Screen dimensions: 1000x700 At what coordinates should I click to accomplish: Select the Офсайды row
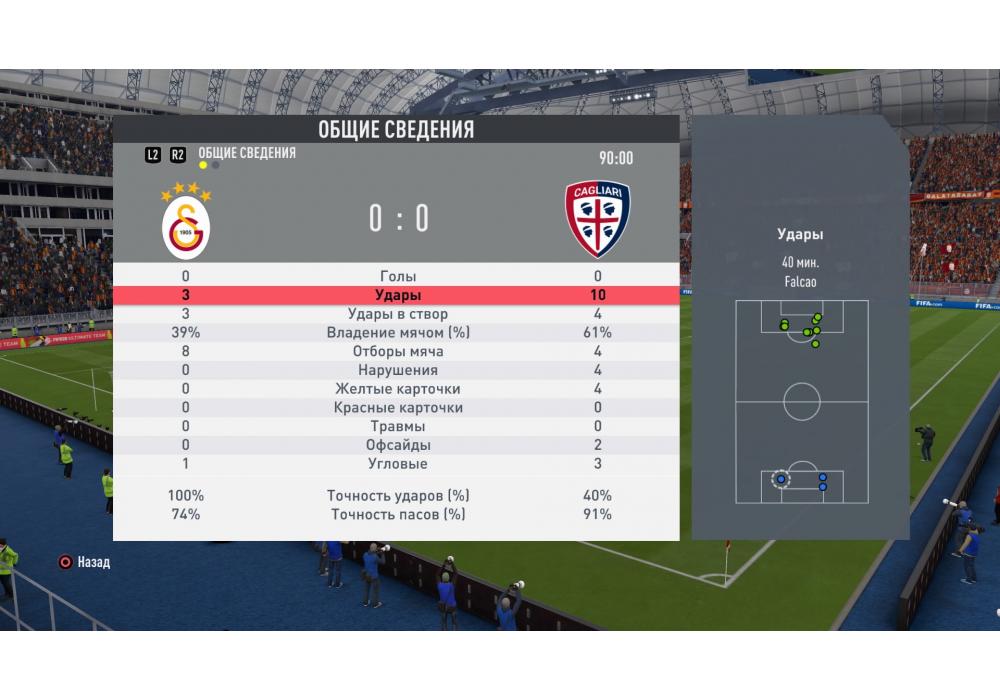pos(398,445)
